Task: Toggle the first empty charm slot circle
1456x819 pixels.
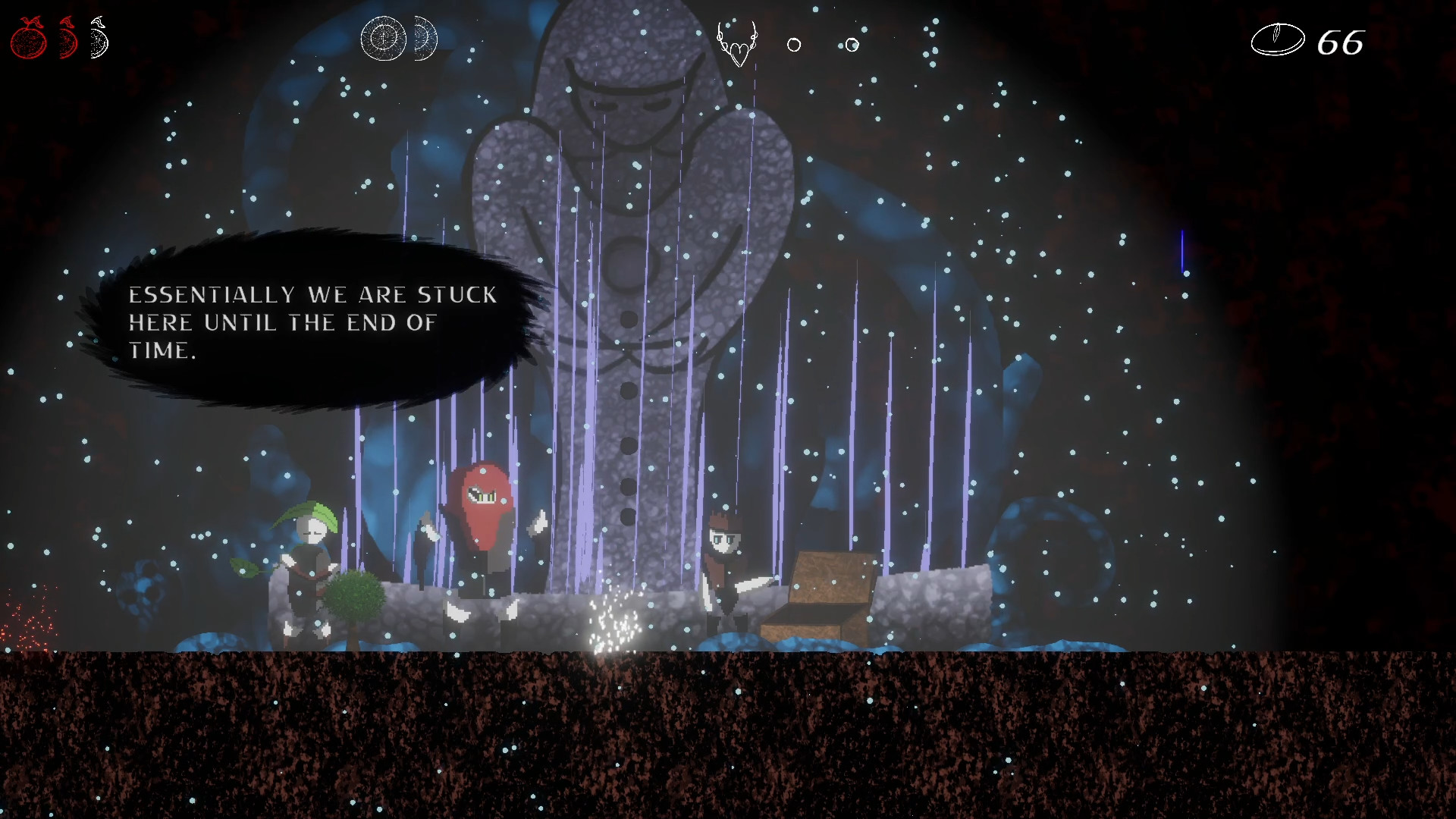Action: pos(795,45)
